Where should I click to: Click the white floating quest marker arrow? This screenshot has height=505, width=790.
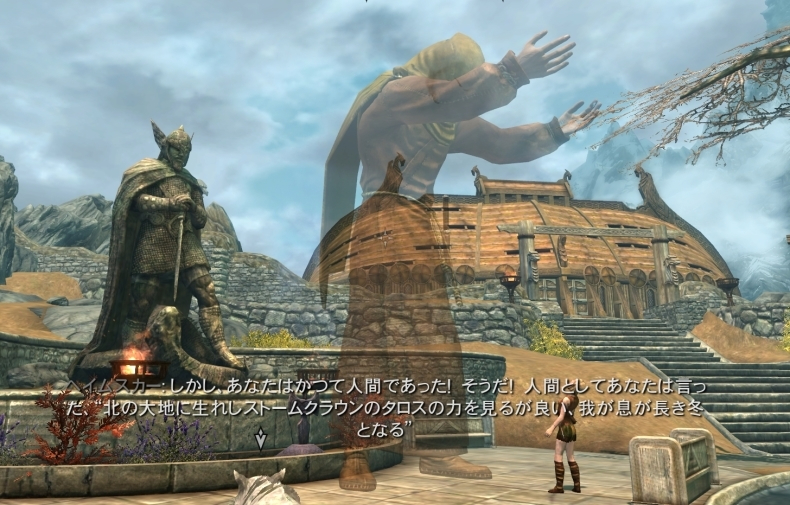tap(261, 438)
